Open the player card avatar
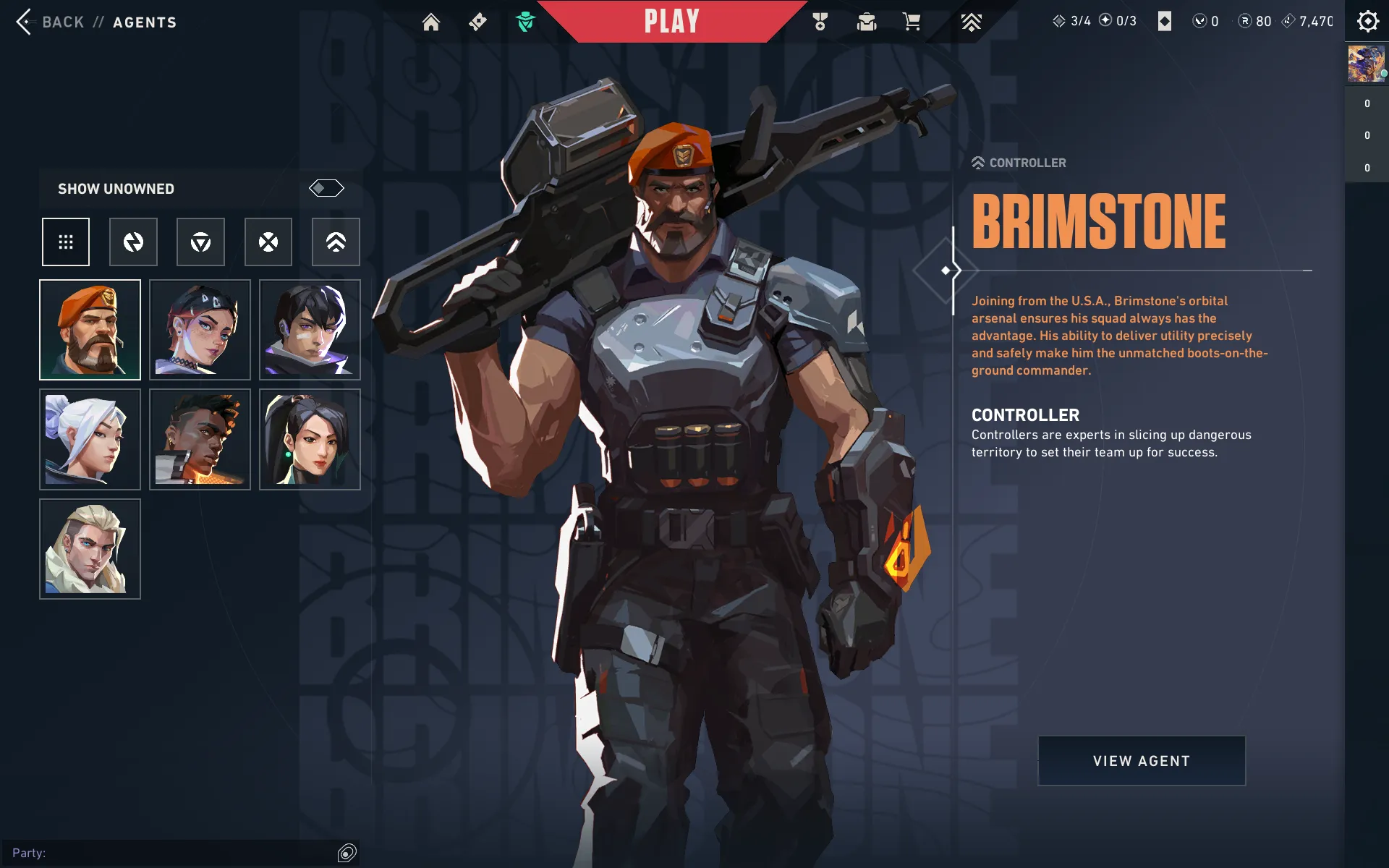The height and width of the screenshot is (868, 1389). 1366,64
